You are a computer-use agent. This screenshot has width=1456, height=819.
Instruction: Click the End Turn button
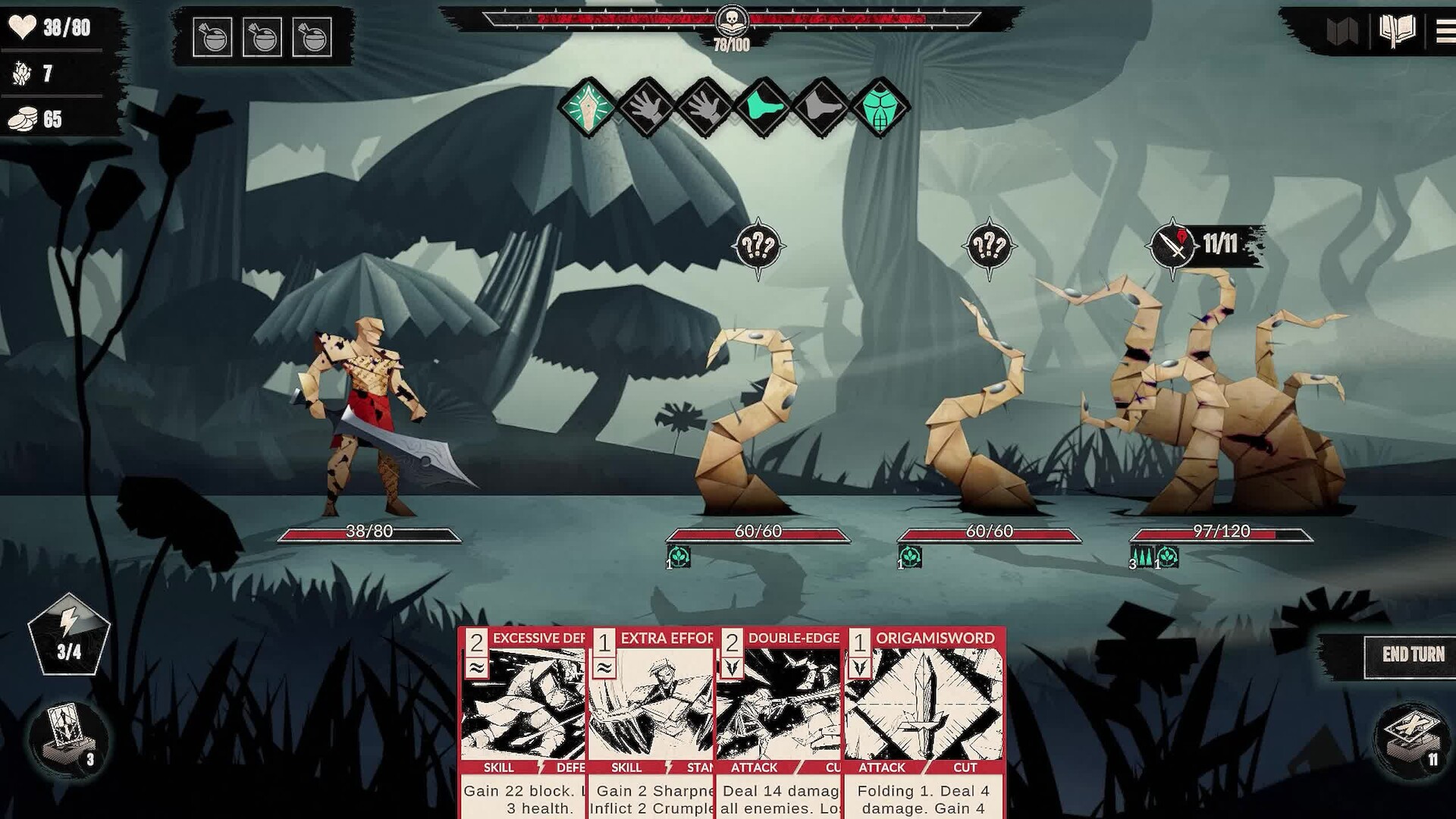click(1412, 654)
